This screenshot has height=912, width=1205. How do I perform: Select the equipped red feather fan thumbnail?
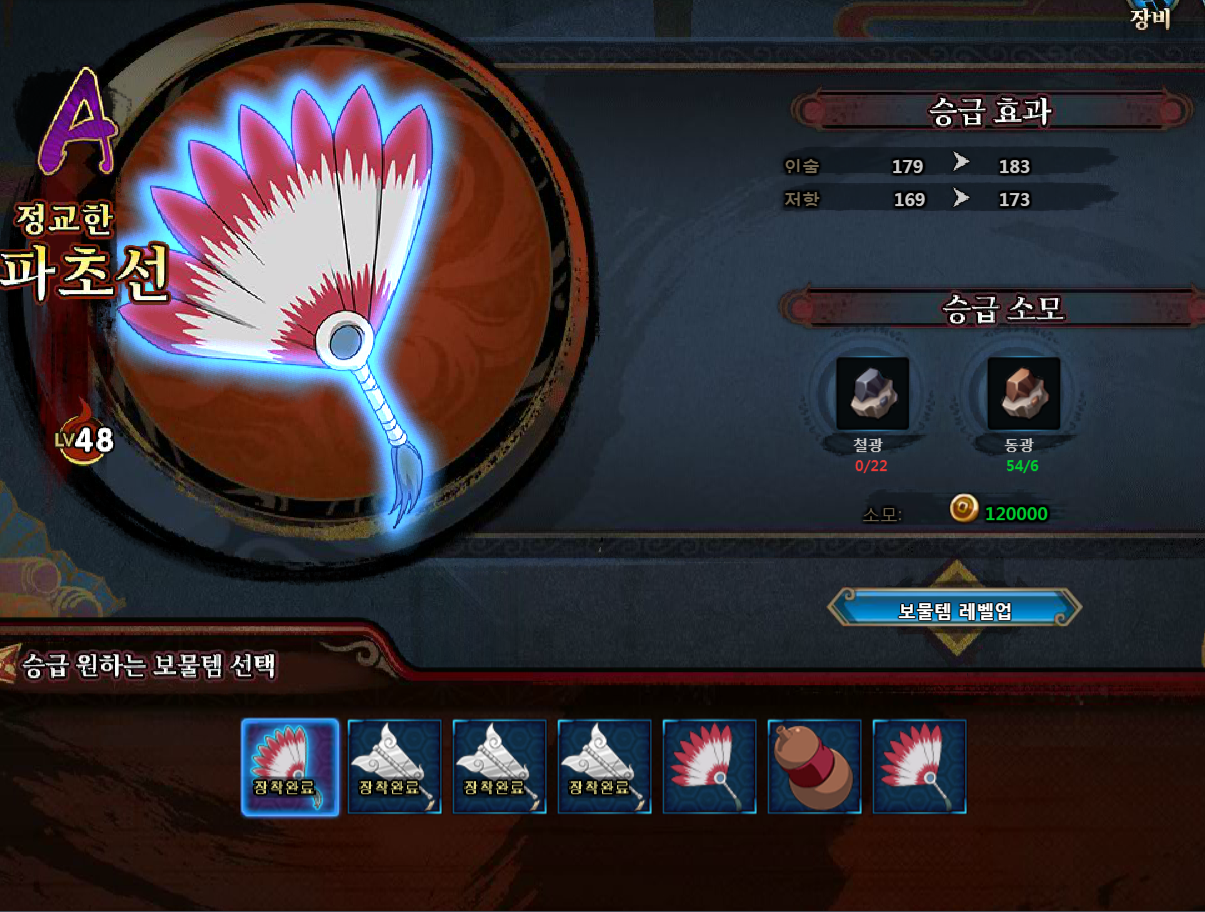coord(290,766)
